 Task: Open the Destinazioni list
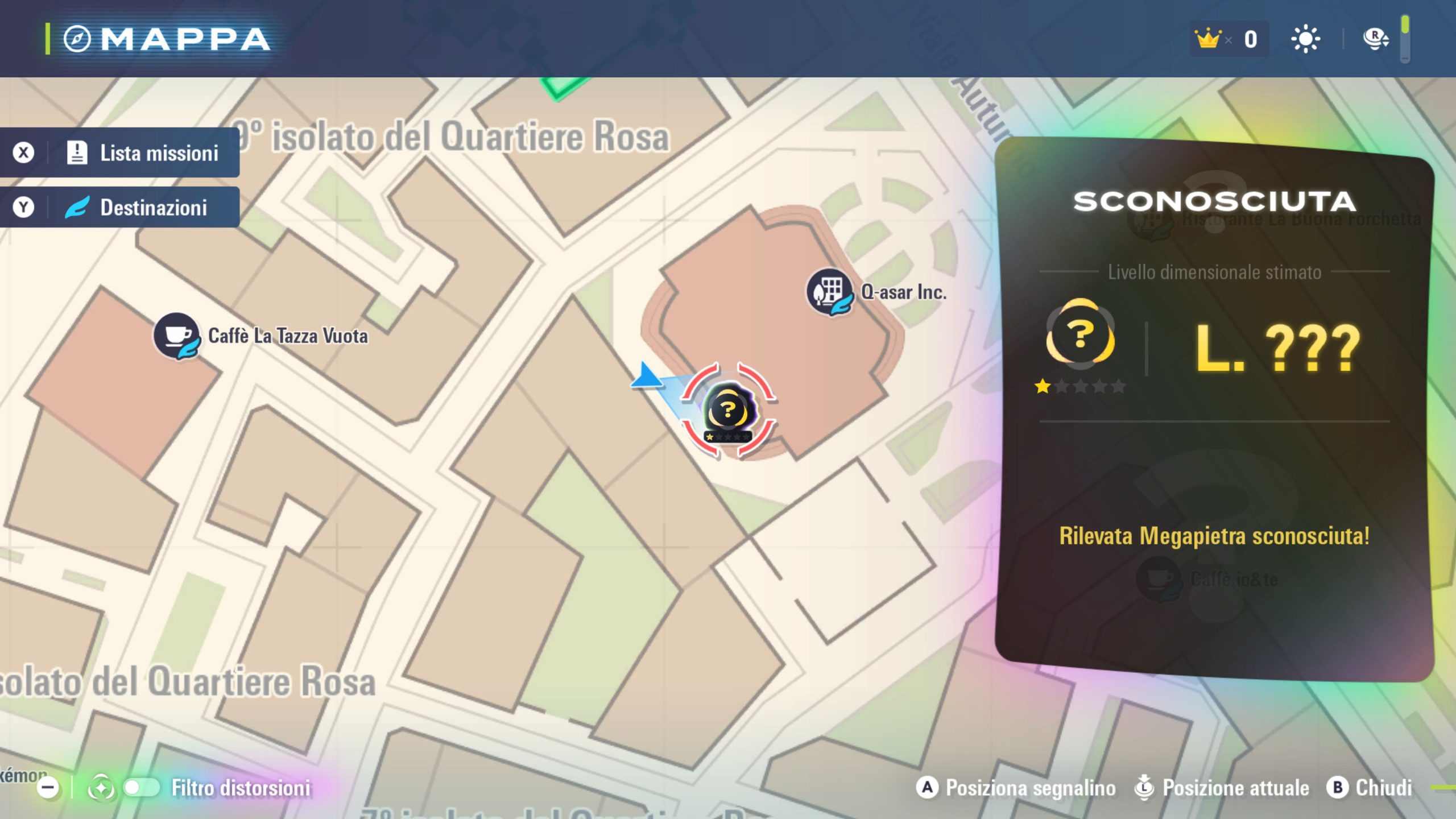pyautogui.click(x=120, y=207)
